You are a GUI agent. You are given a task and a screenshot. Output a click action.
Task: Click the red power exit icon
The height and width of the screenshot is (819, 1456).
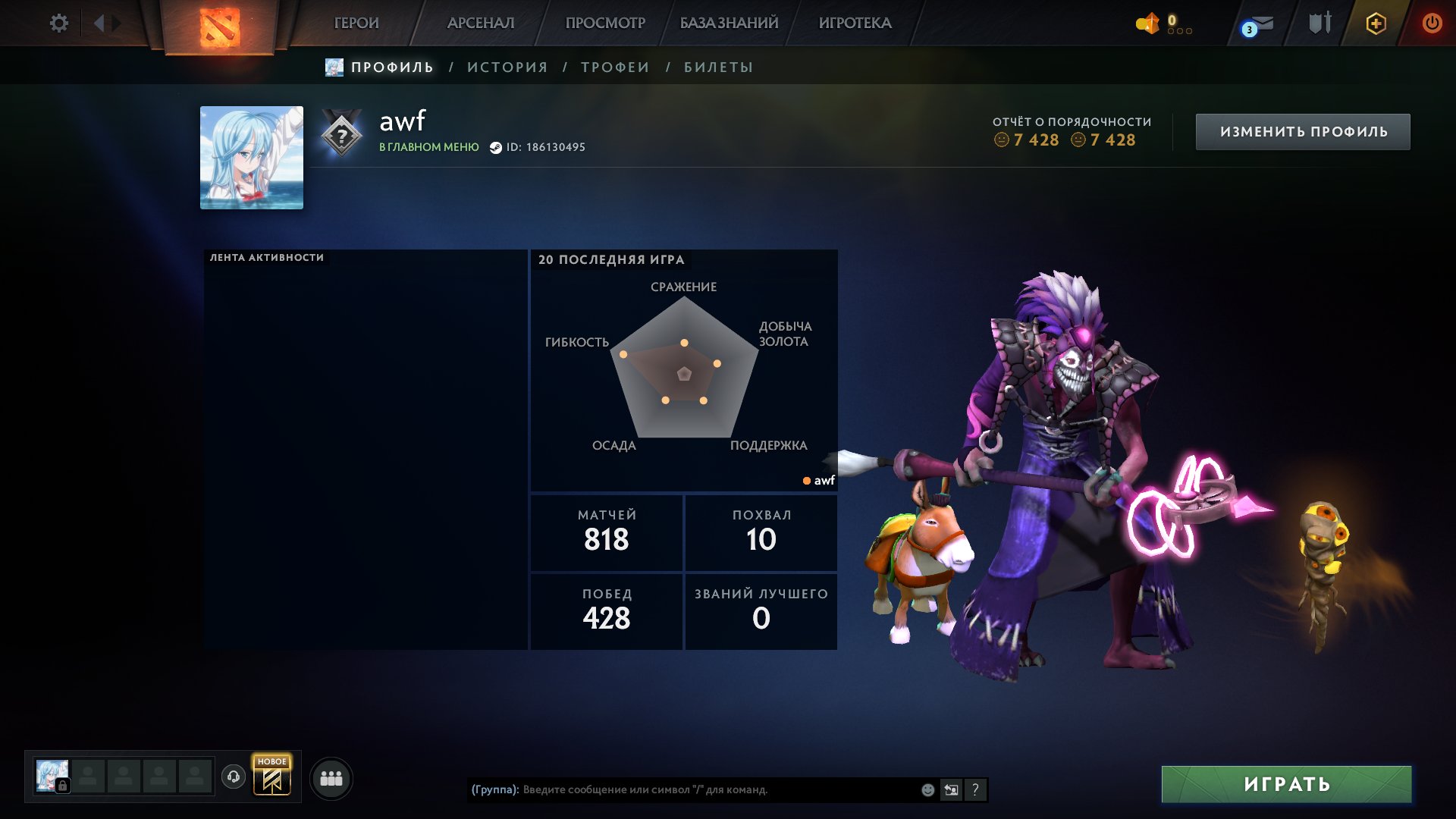[1432, 23]
